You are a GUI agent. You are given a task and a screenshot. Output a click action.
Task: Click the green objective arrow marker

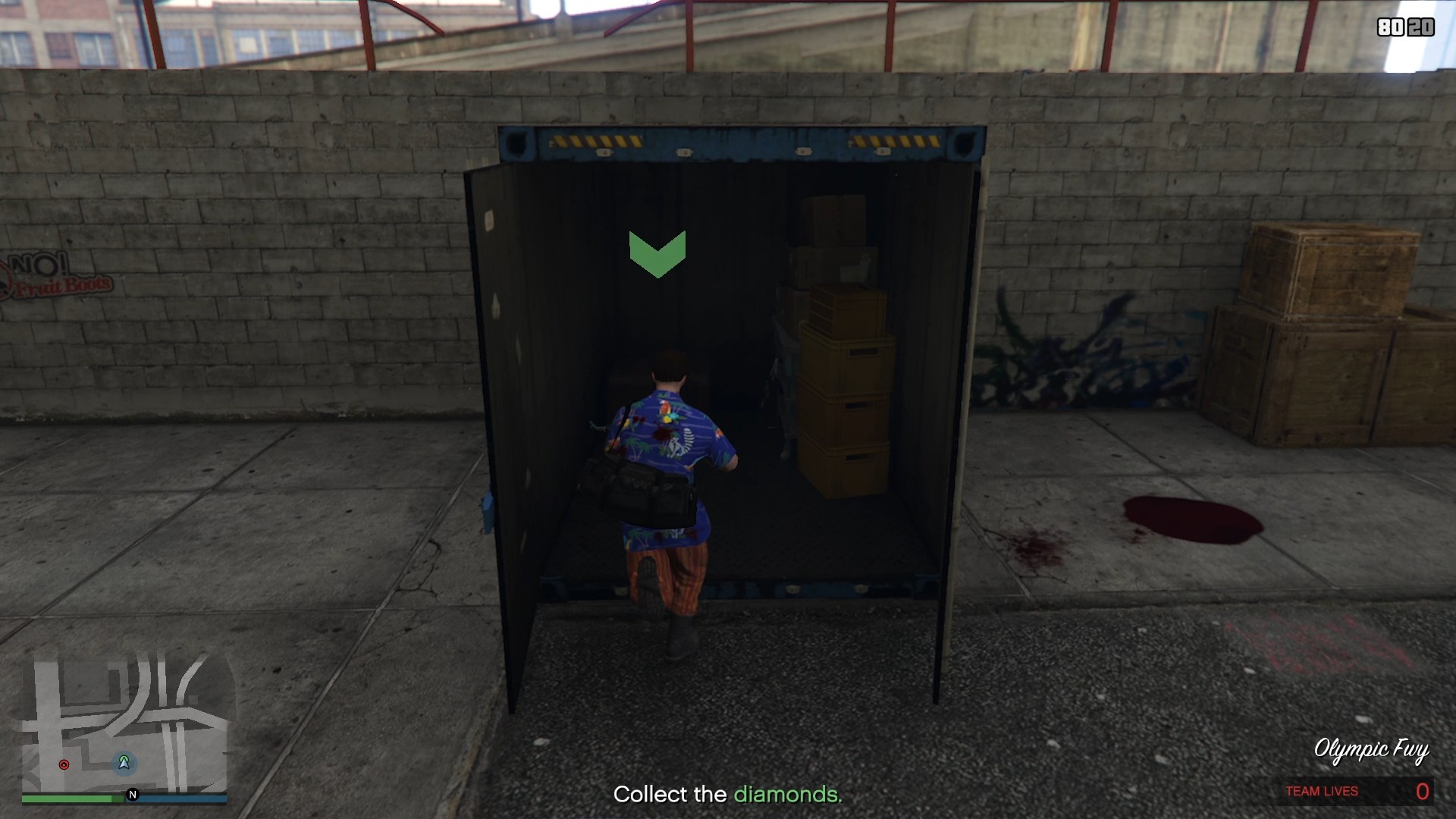pos(658,256)
